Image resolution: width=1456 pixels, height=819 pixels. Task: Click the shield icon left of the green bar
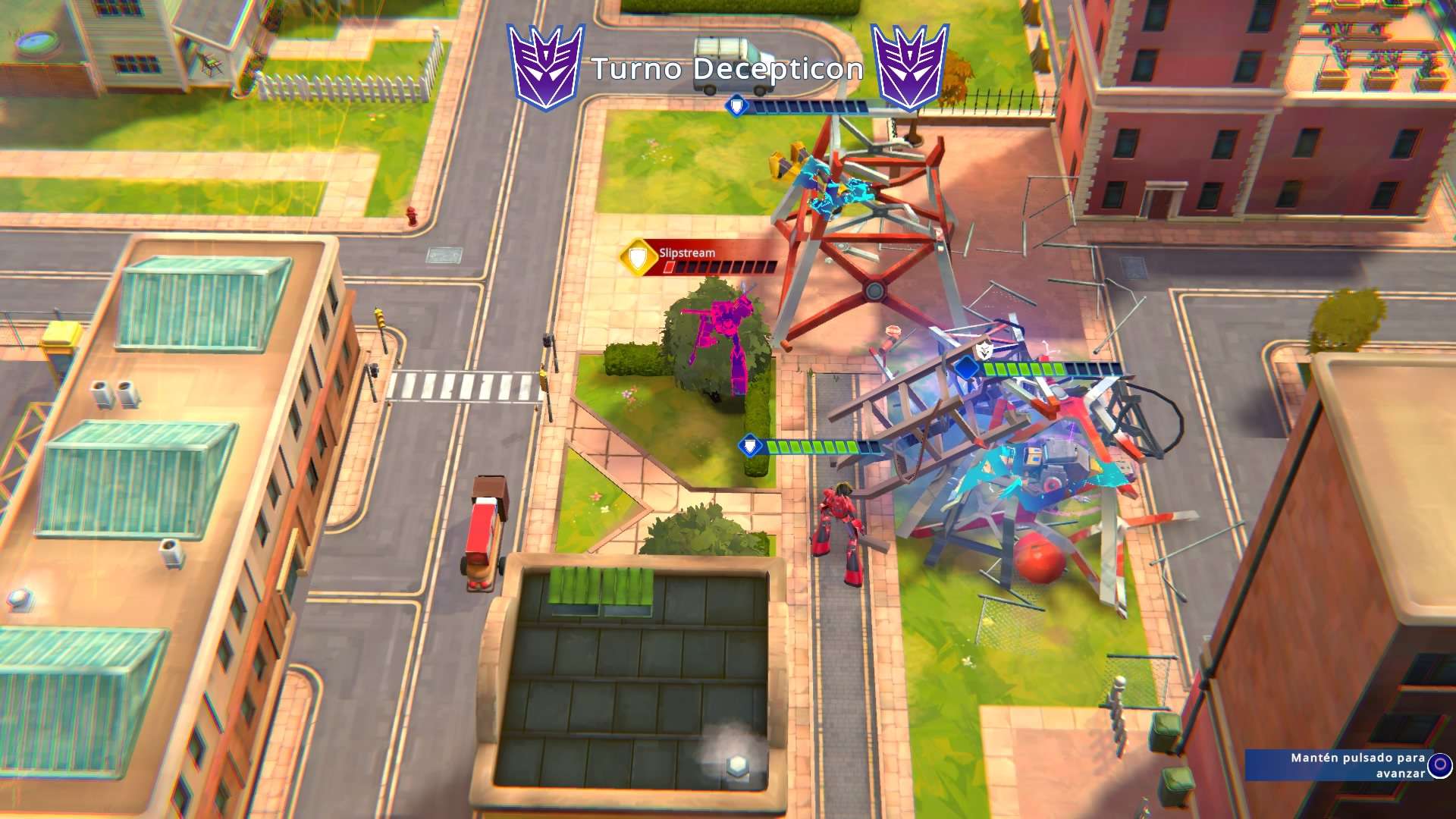pyautogui.click(x=749, y=444)
